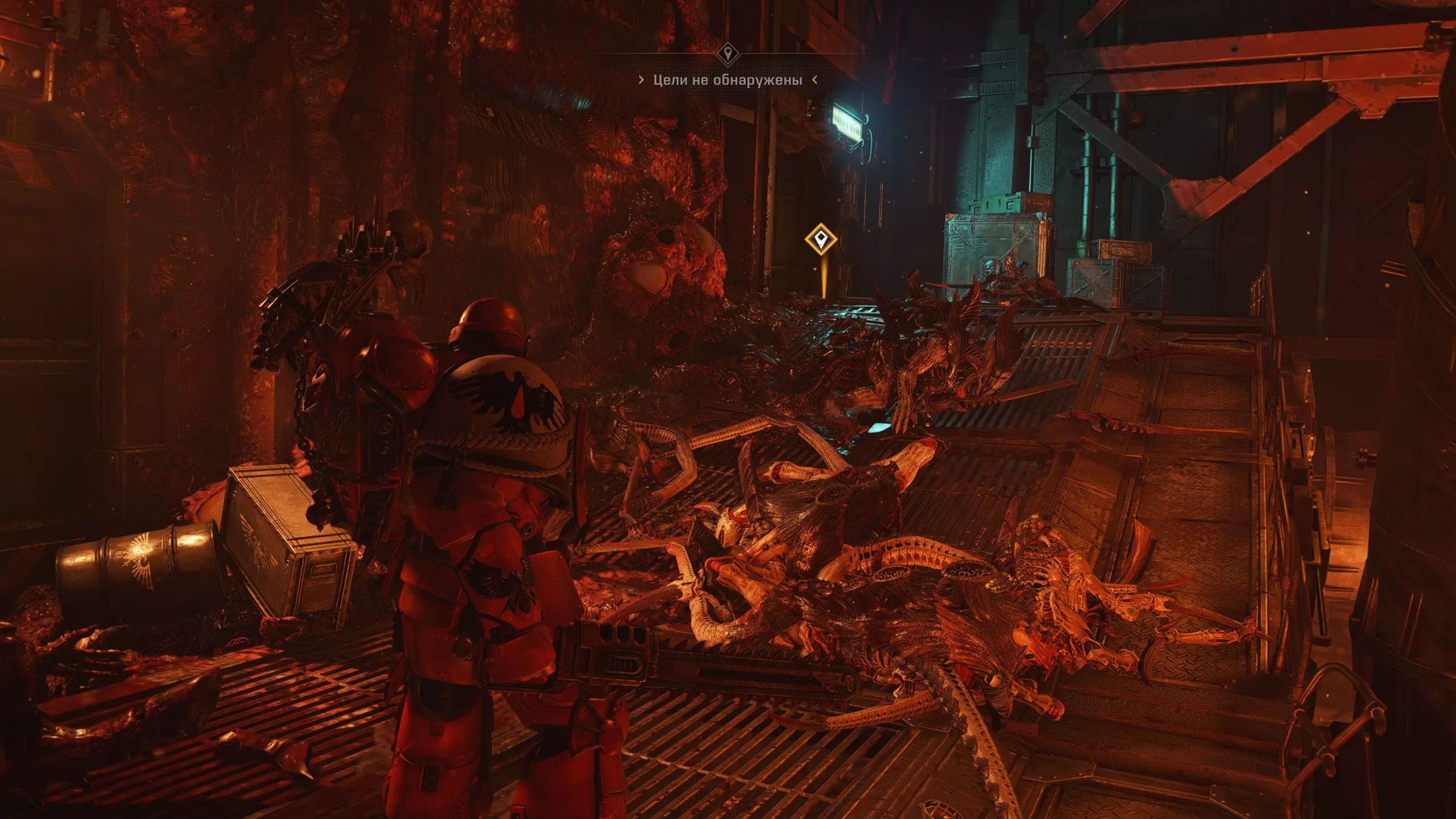
Task: Click the "Цели не обнаружены" scan status banner
Action: click(727, 80)
